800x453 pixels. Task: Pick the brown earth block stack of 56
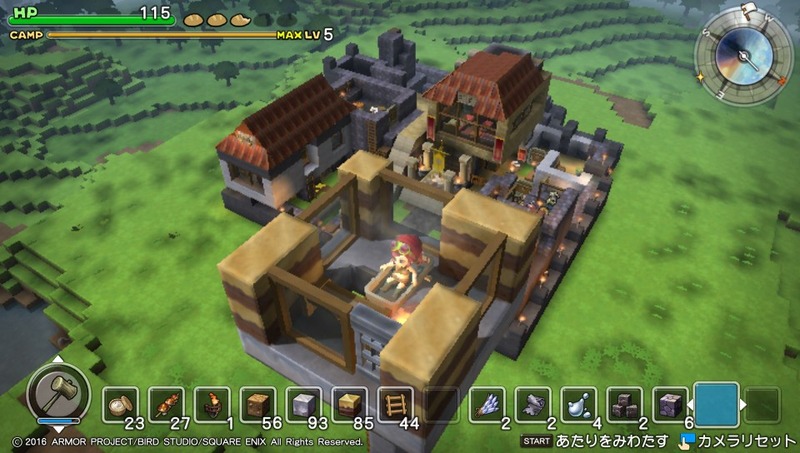coord(258,405)
